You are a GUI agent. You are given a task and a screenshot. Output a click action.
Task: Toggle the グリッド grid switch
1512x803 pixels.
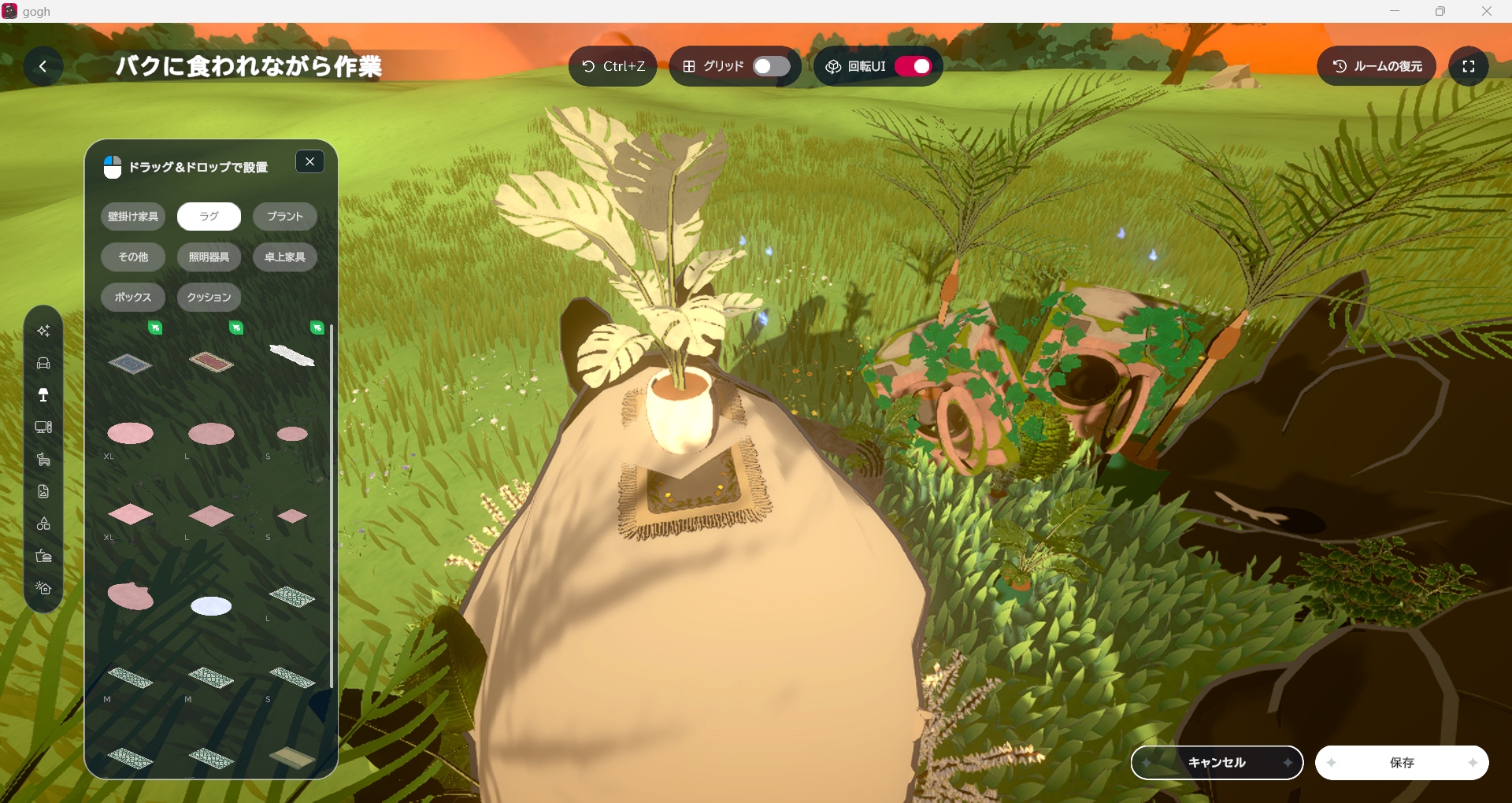pos(770,66)
